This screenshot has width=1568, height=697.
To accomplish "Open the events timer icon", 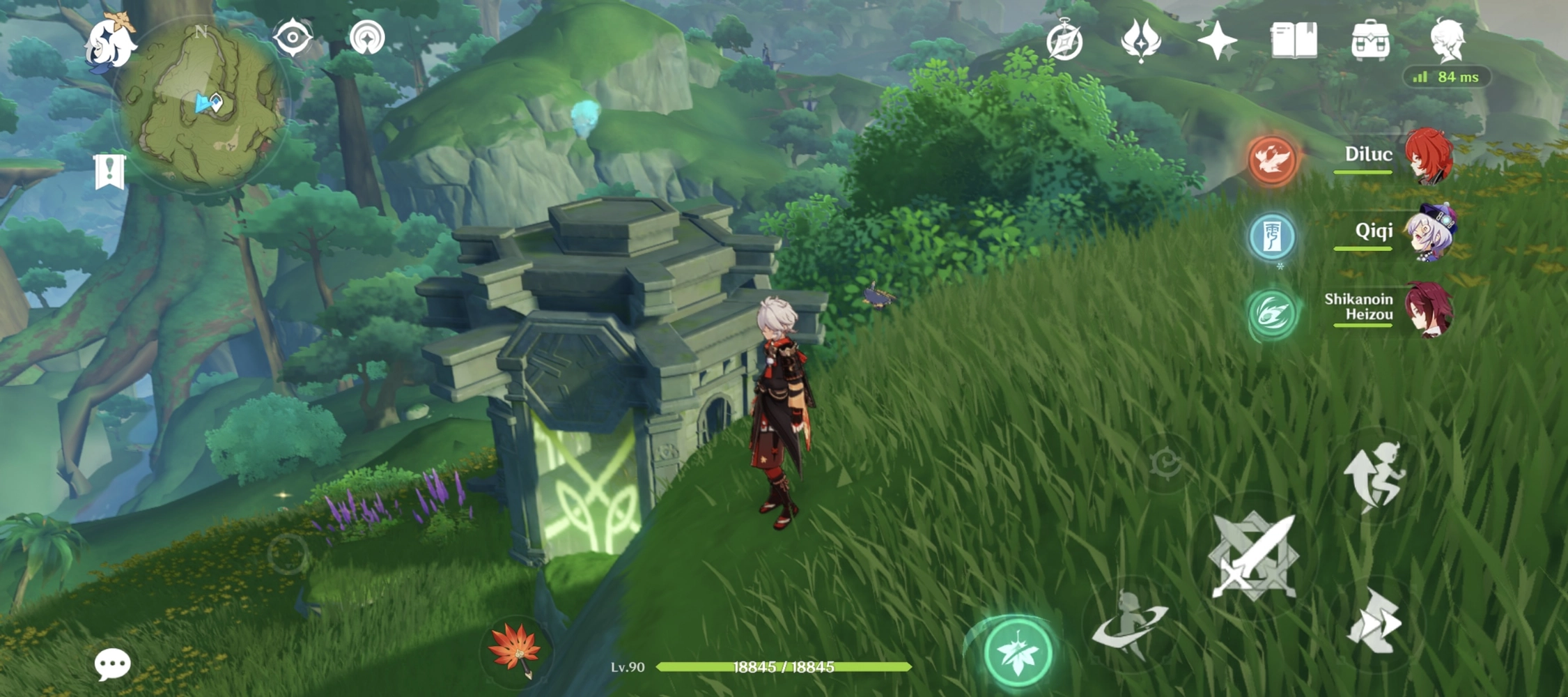I will click(1064, 43).
